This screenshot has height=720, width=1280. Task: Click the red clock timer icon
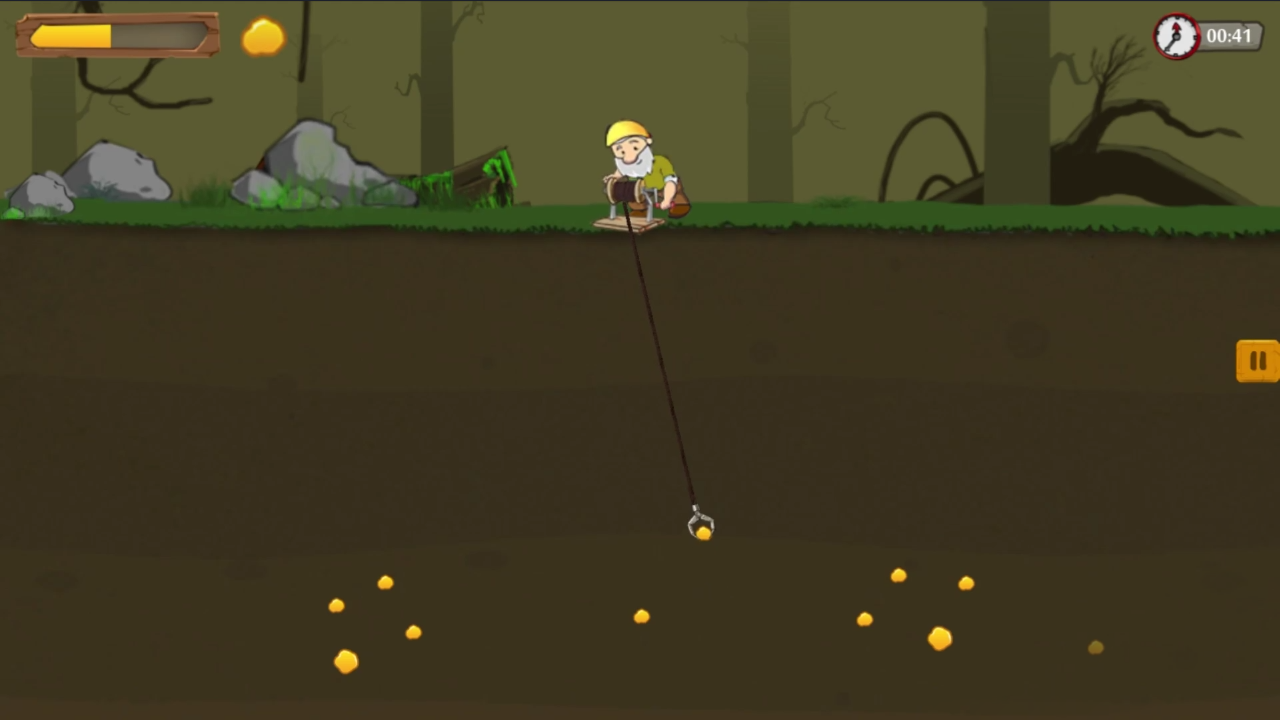[1177, 36]
